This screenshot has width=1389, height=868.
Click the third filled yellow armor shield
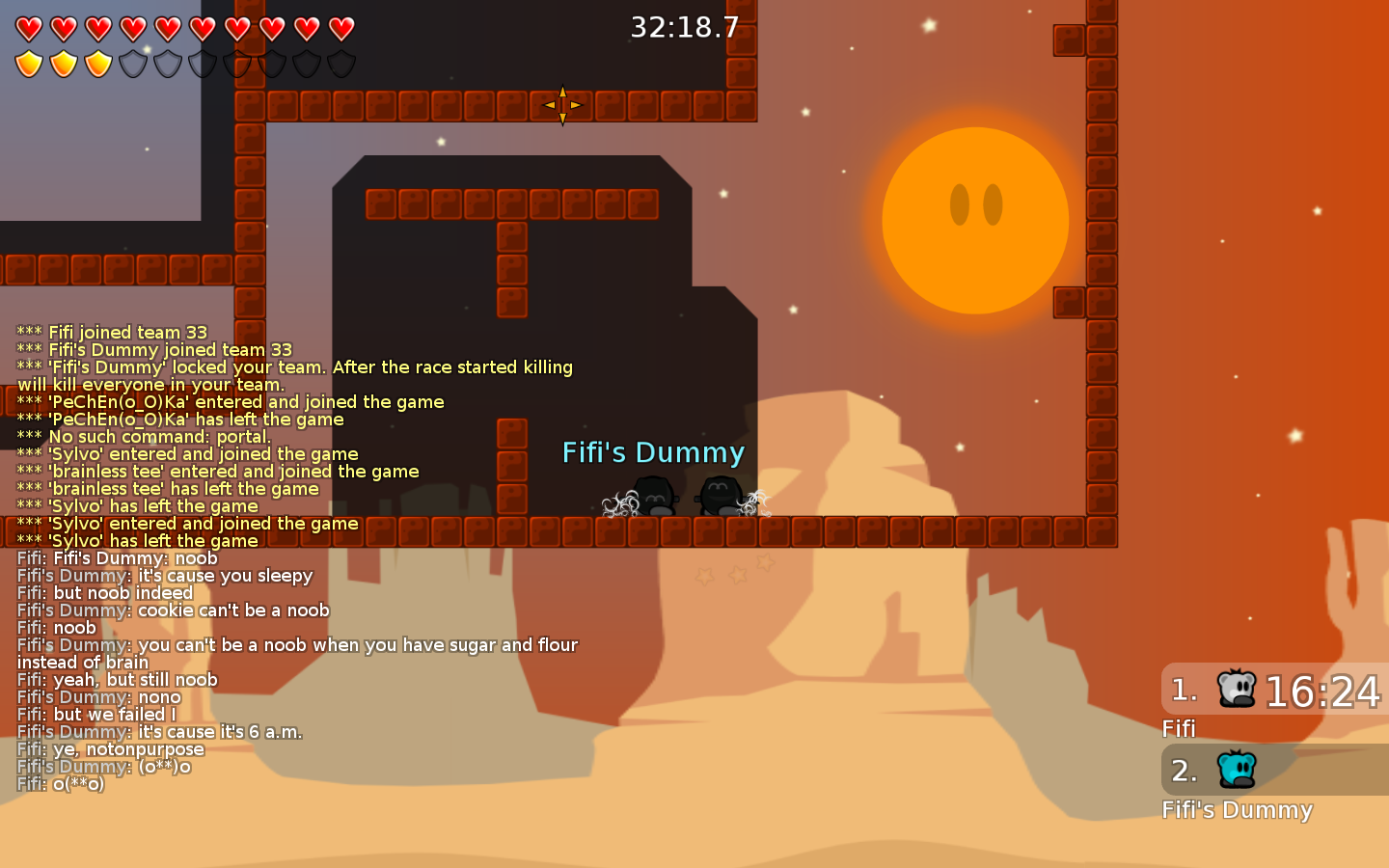click(x=97, y=64)
